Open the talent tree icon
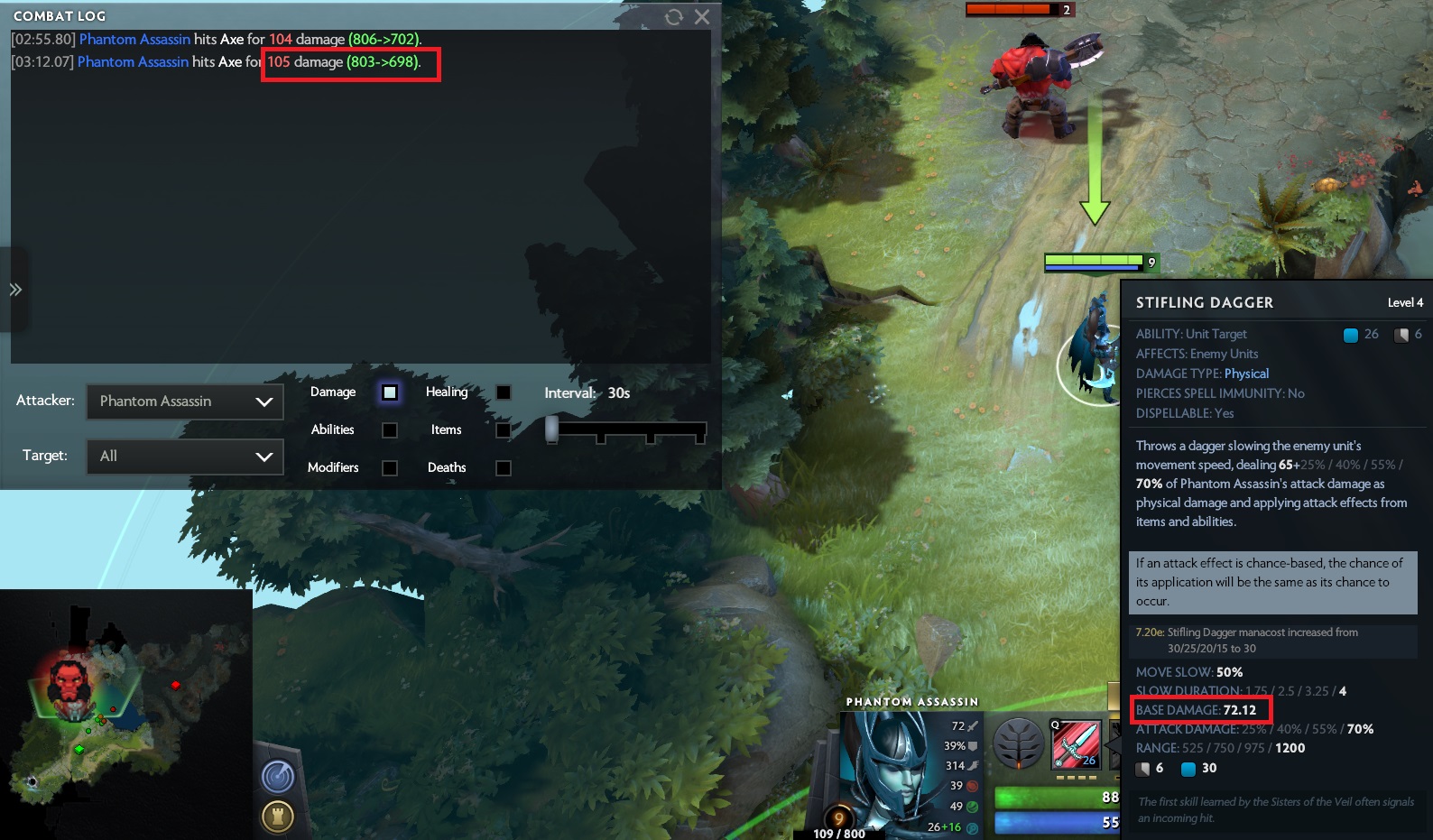 tap(1019, 743)
